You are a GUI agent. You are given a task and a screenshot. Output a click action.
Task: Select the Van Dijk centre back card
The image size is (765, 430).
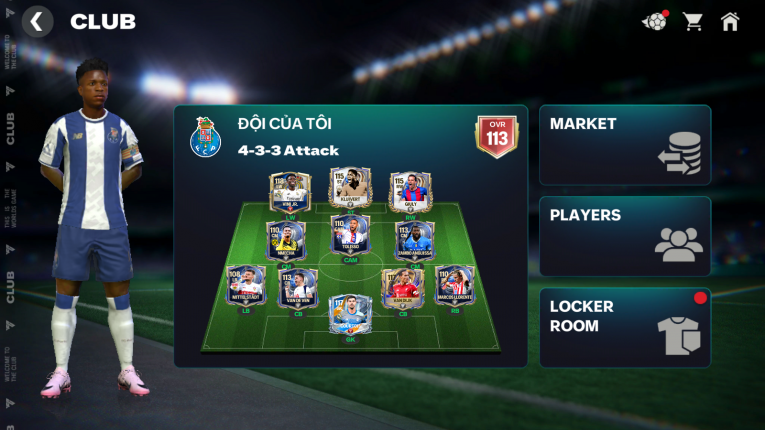click(402, 288)
